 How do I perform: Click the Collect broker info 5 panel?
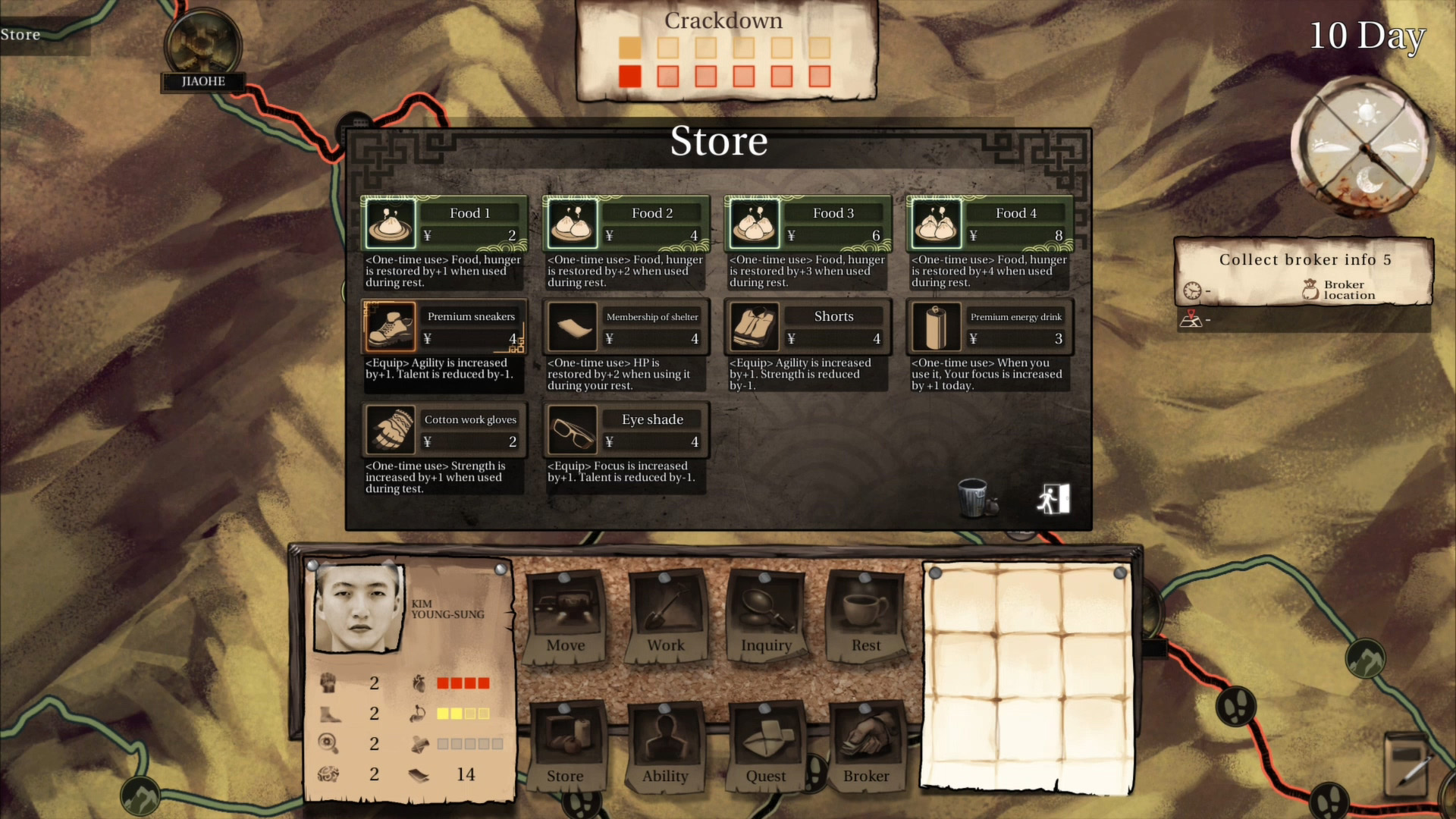coord(1301,260)
